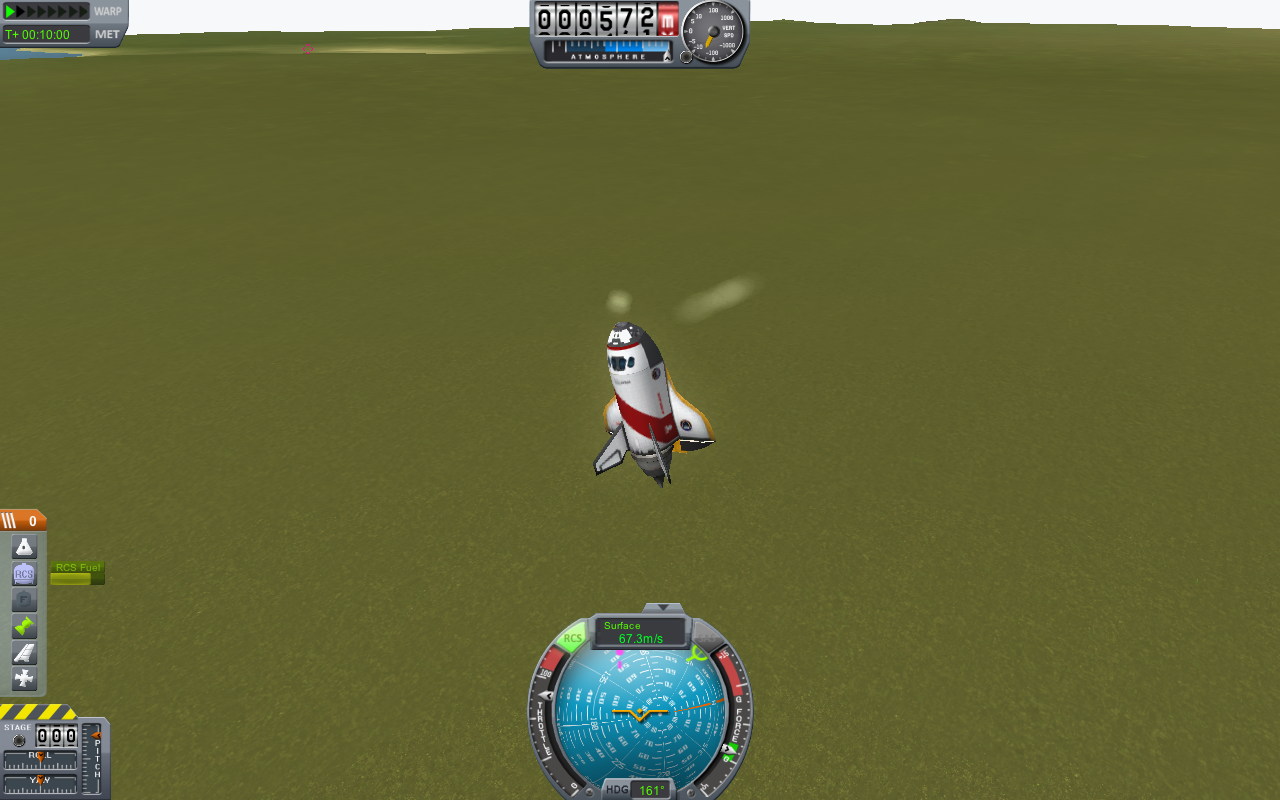Click the throttle gauge indicator arrow
This screenshot has height=800, width=1280.
pos(545,694)
